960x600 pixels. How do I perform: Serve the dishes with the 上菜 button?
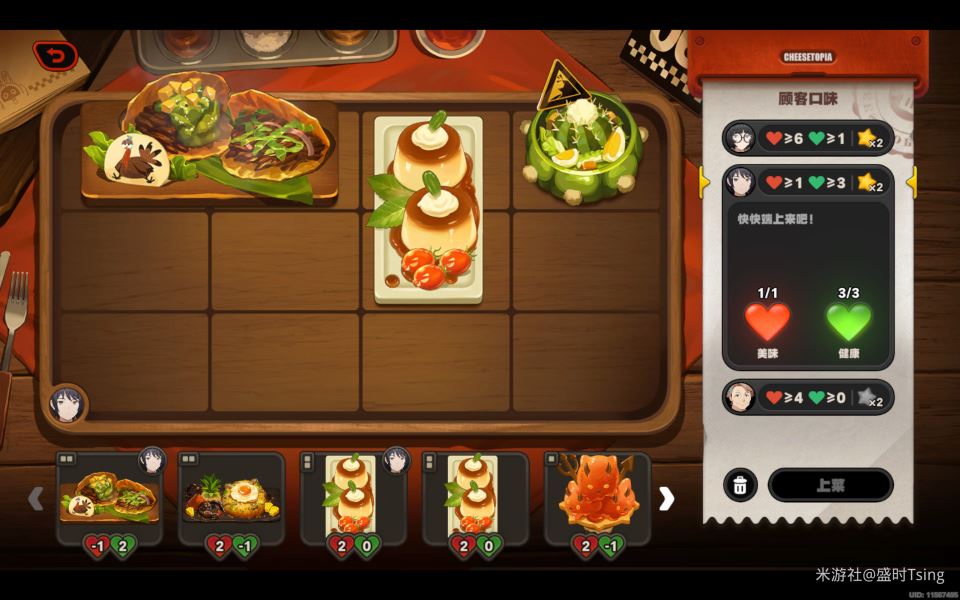point(830,485)
